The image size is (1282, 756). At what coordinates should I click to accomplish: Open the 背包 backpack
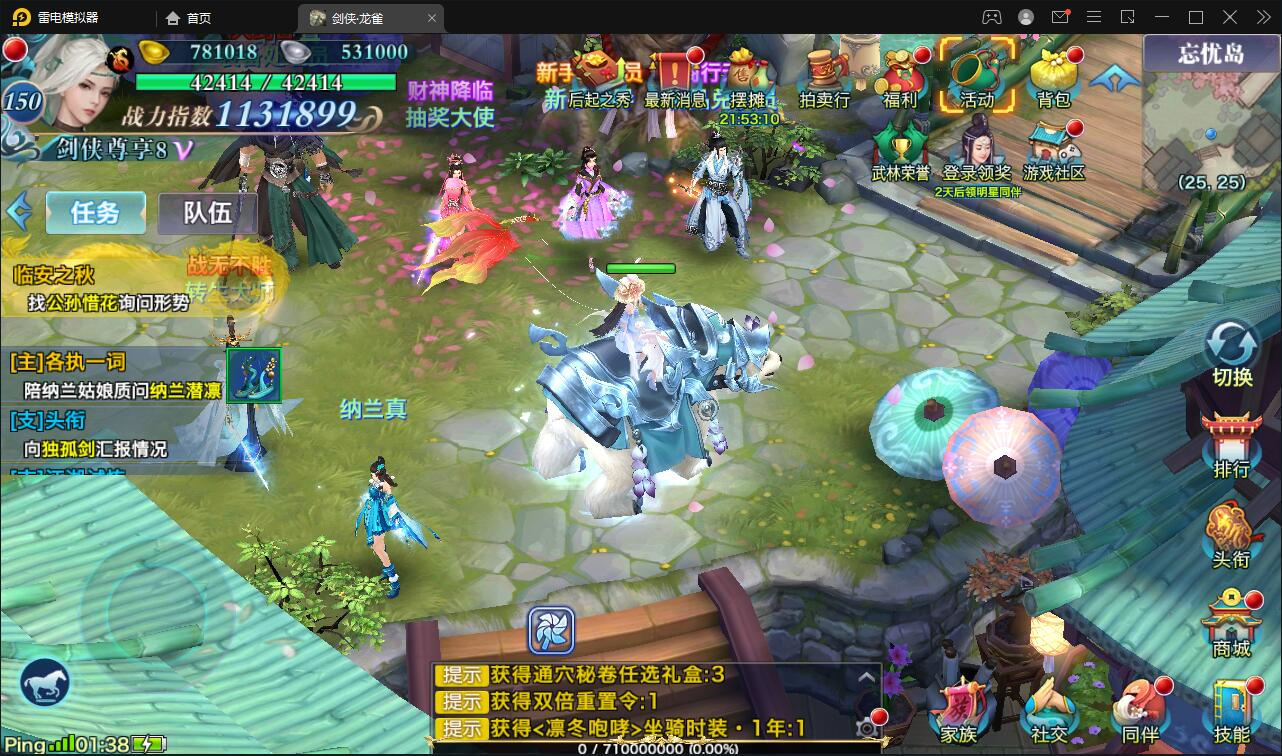(1054, 77)
